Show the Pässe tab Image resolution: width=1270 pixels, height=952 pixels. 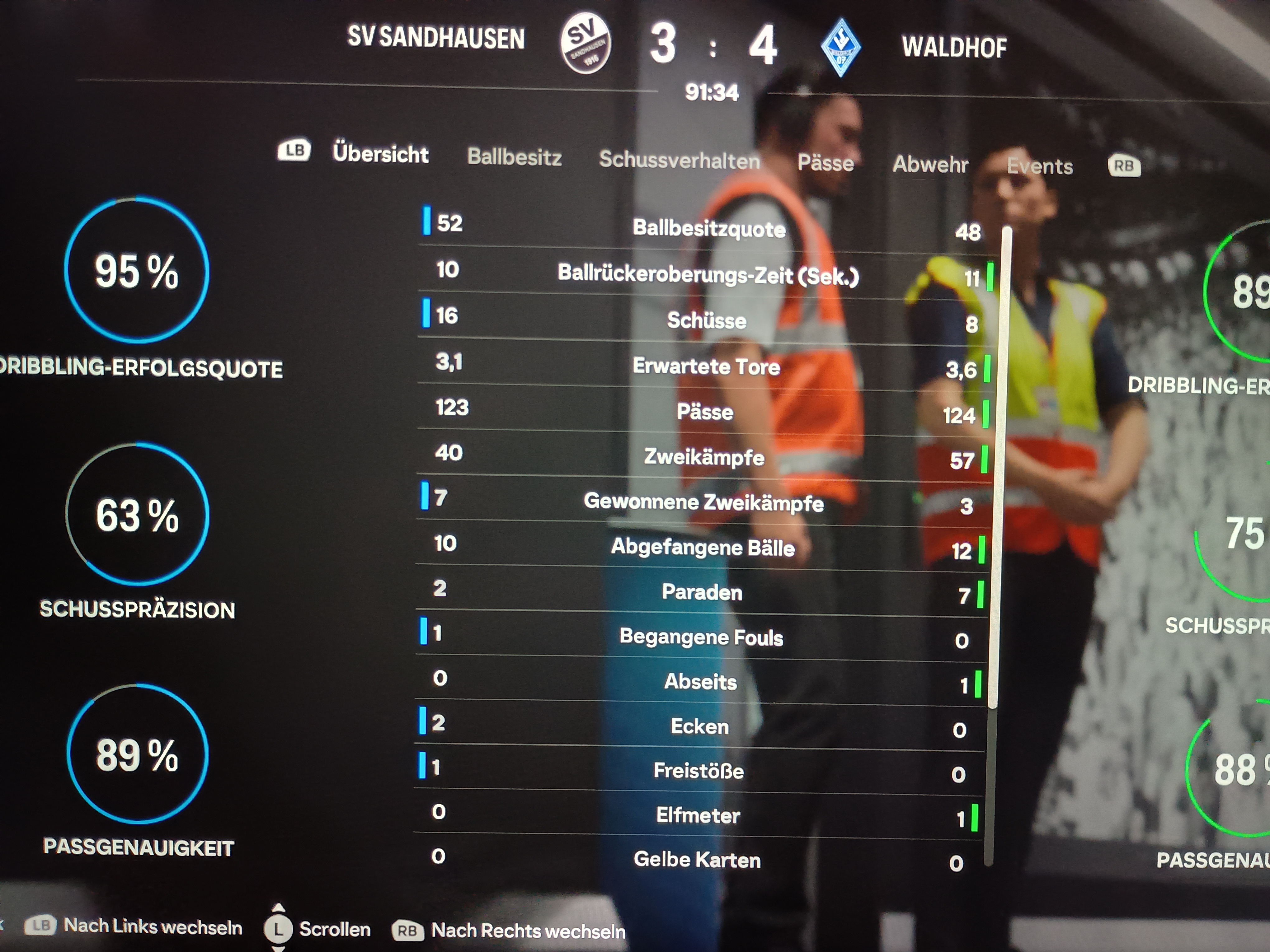pyautogui.click(x=825, y=163)
